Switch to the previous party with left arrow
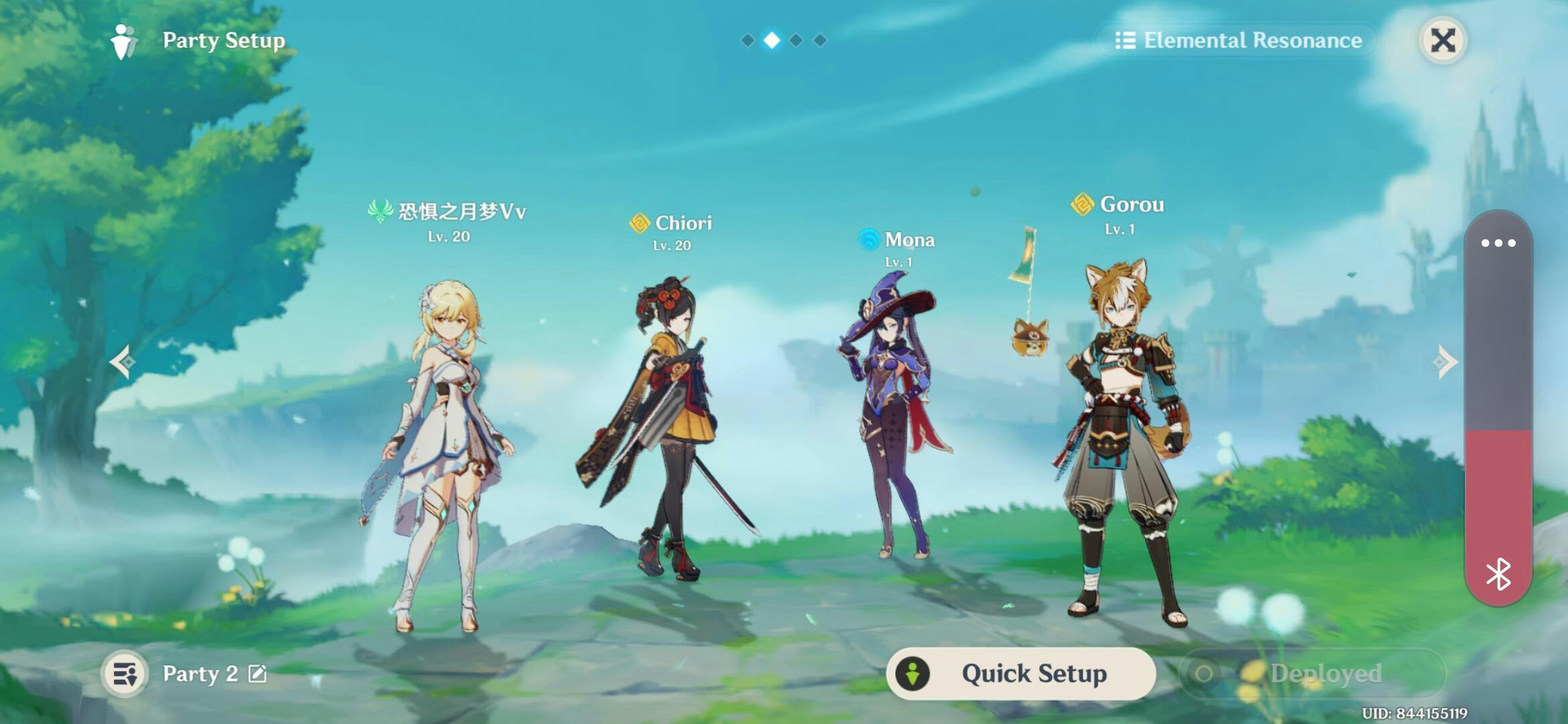 pyautogui.click(x=123, y=362)
